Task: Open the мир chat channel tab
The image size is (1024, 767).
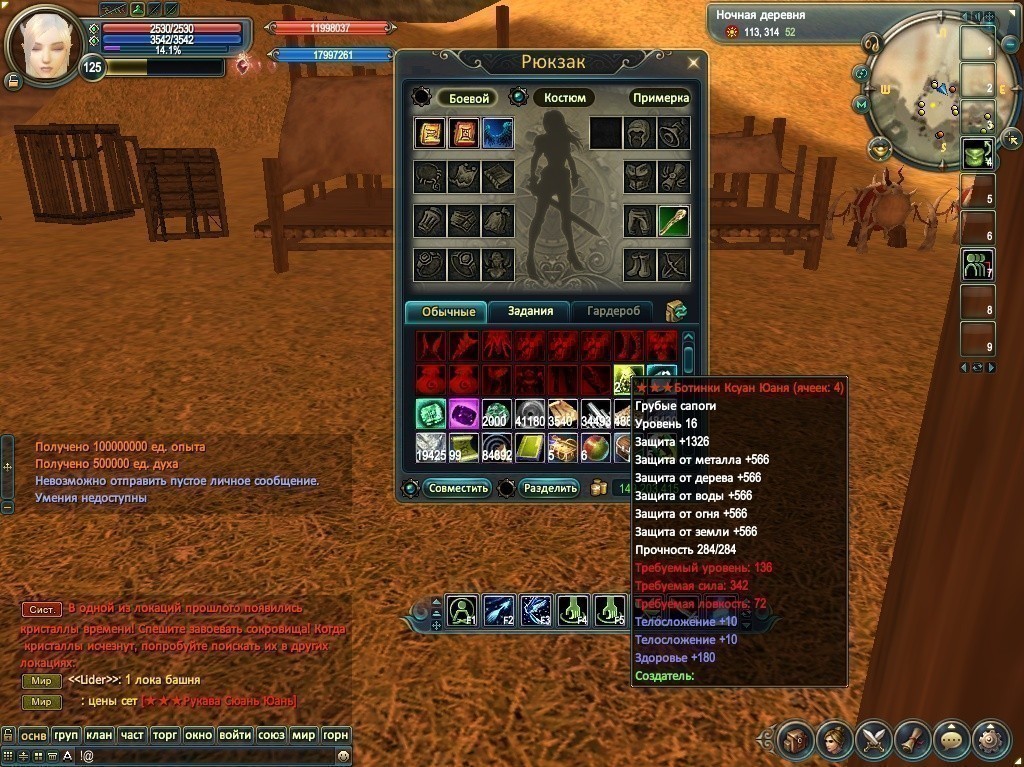Action: click(303, 735)
